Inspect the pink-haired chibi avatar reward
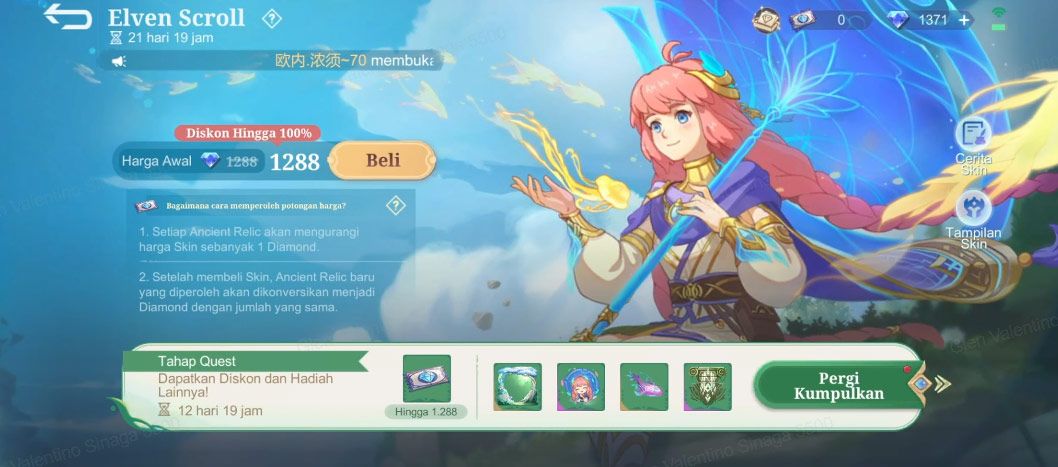 [x=580, y=386]
